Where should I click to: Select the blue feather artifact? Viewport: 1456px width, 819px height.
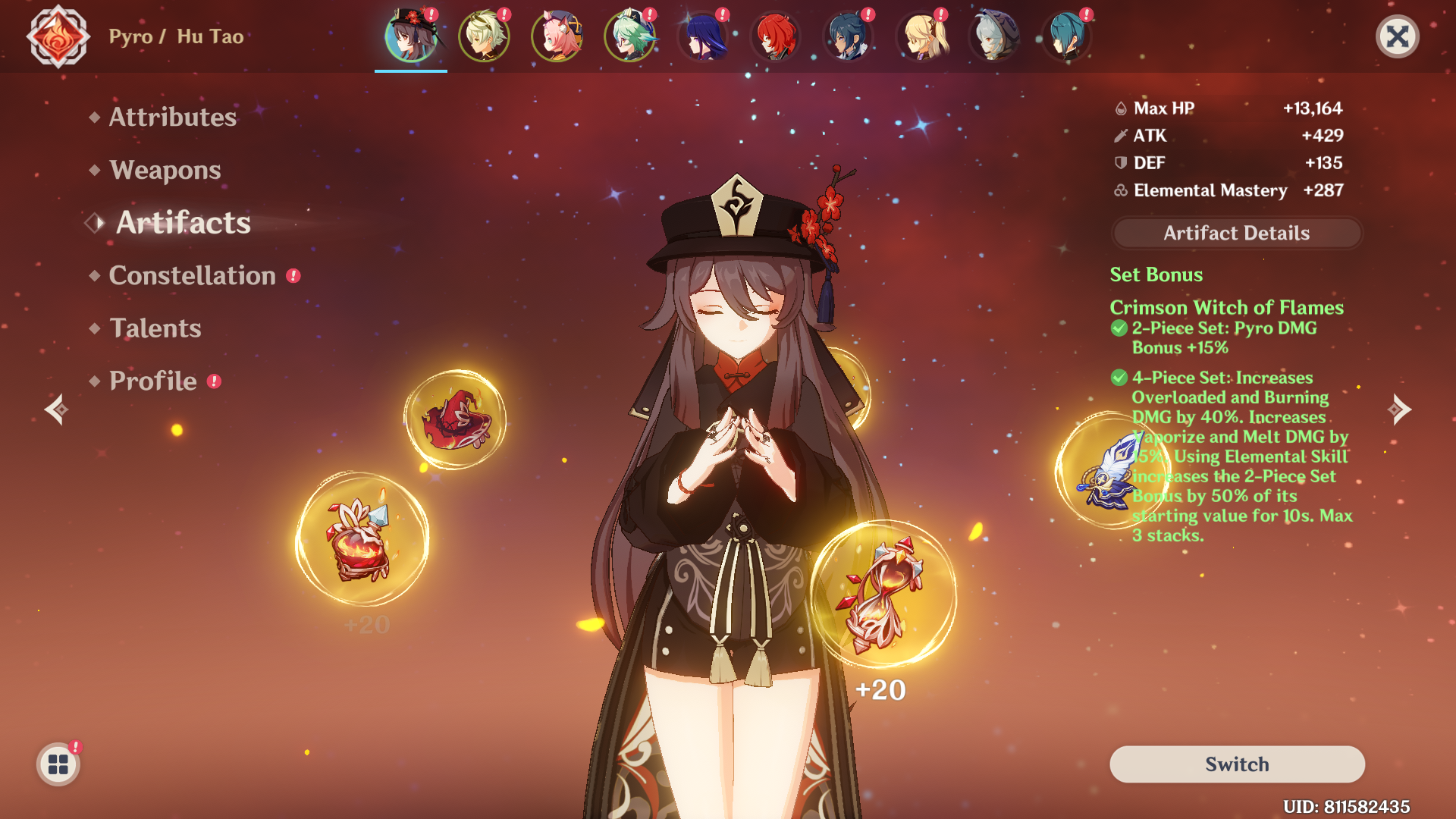[x=1109, y=472]
